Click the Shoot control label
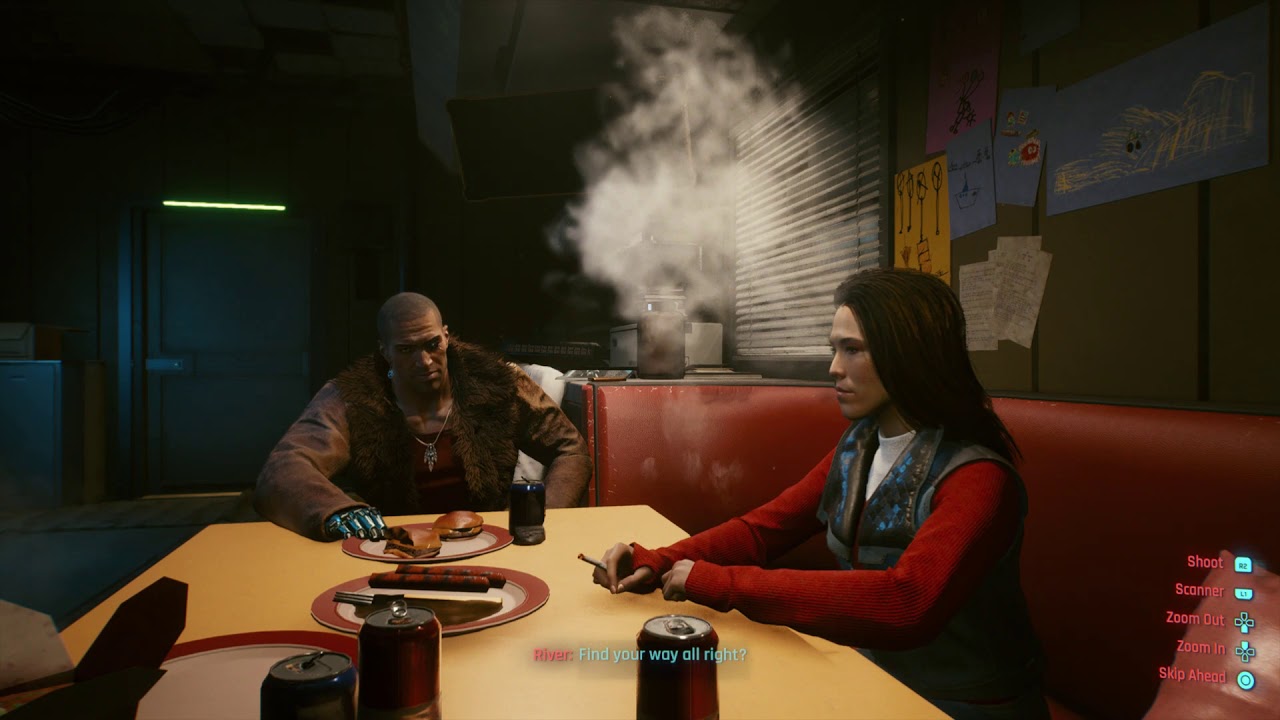The height and width of the screenshot is (720, 1280). [1205, 562]
